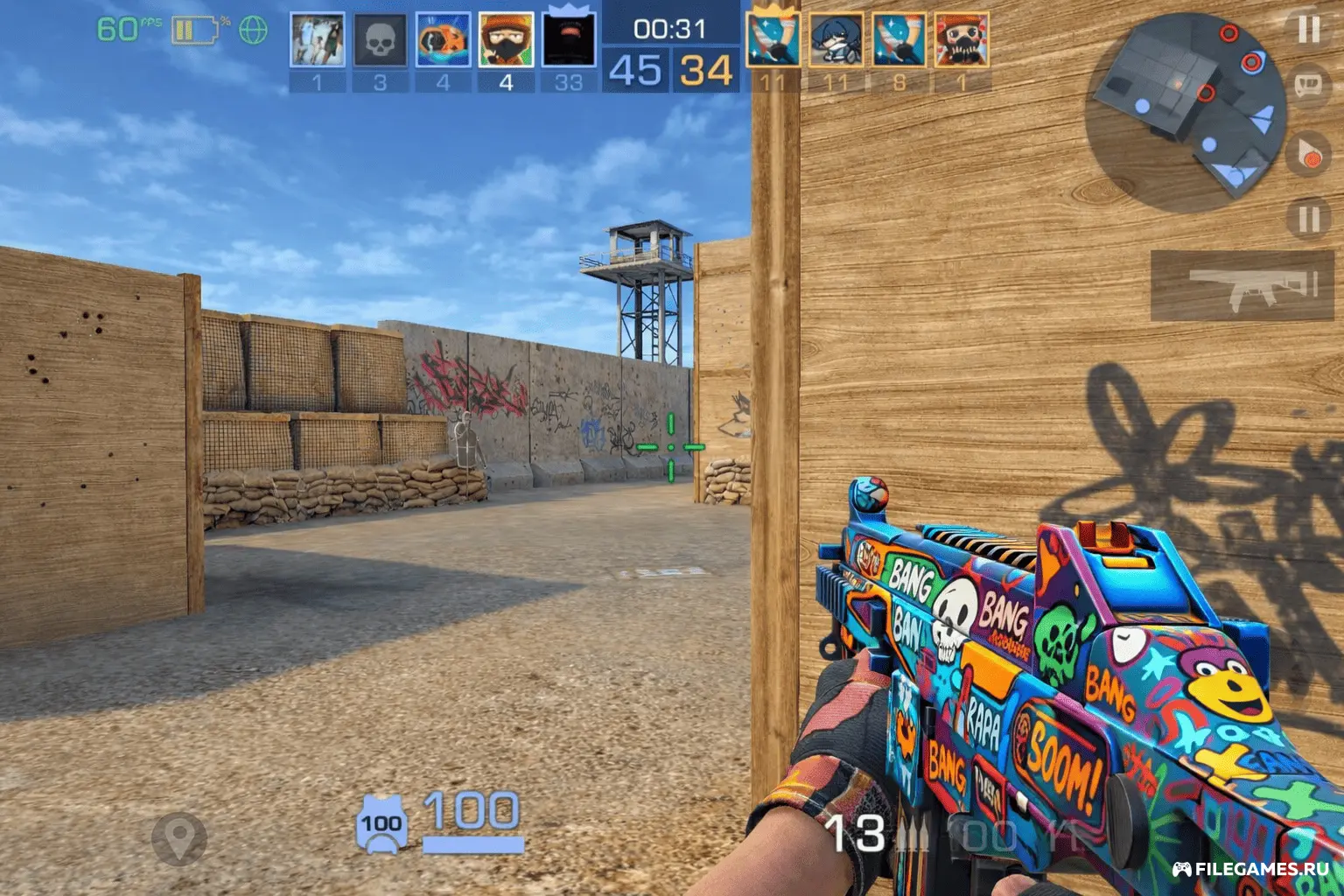Open the chat bubble icon button
Image resolution: width=1344 pixels, height=896 pixels.
point(1309,87)
